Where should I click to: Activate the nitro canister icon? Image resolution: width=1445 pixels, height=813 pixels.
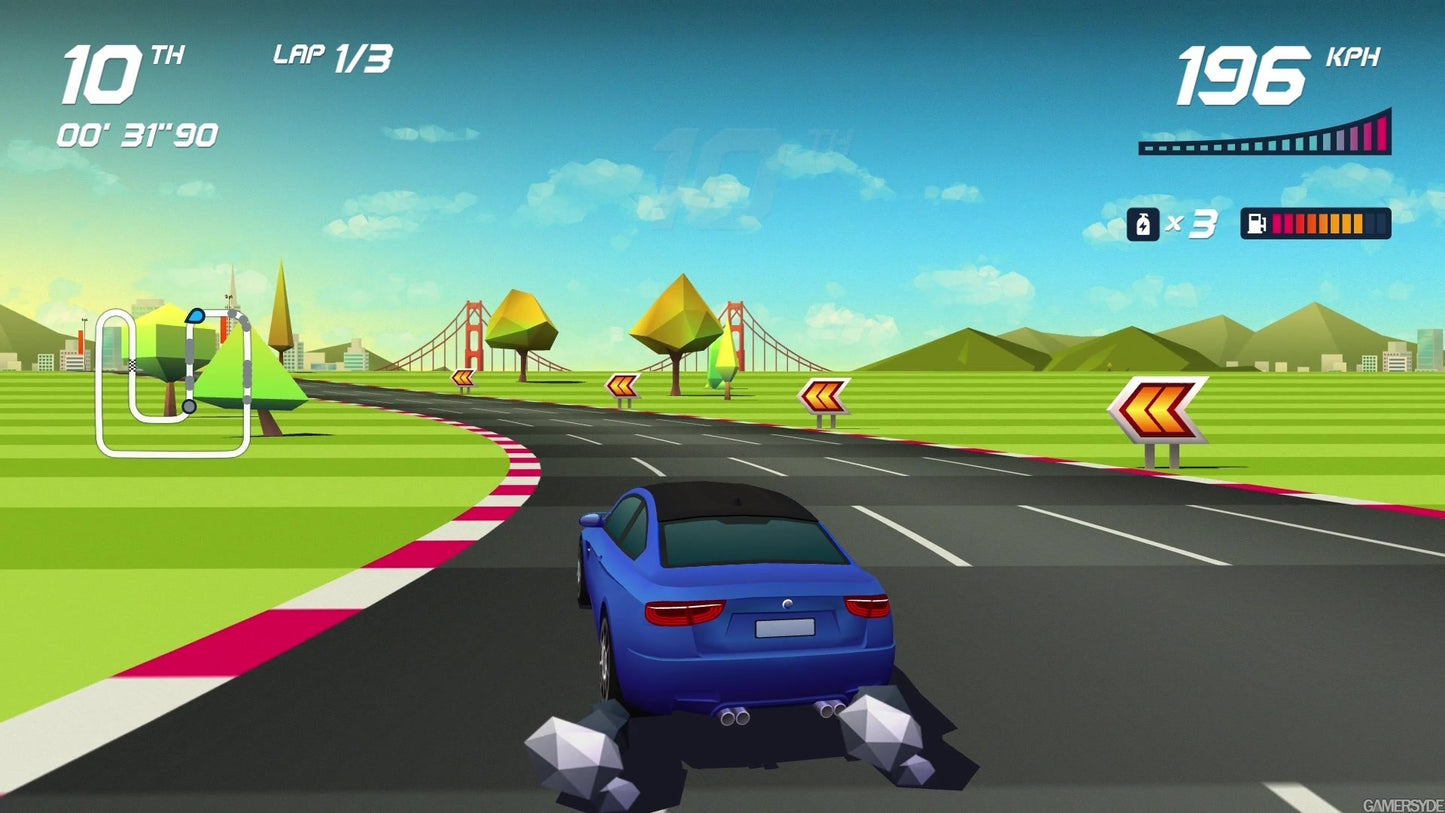click(x=1142, y=224)
